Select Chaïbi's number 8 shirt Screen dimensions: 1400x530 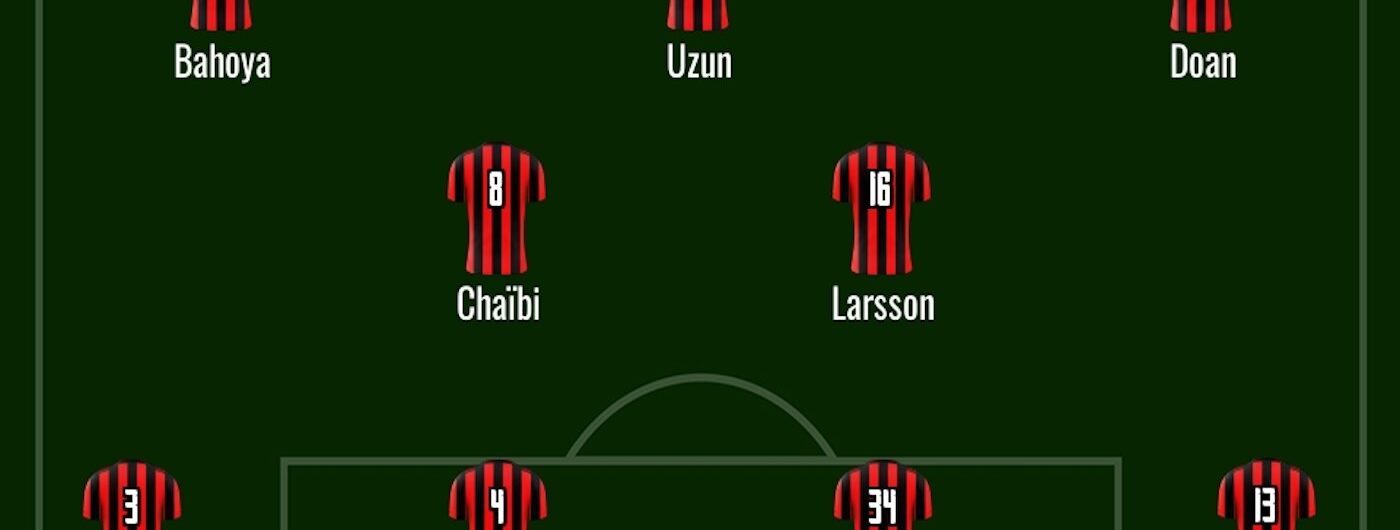tap(496, 208)
